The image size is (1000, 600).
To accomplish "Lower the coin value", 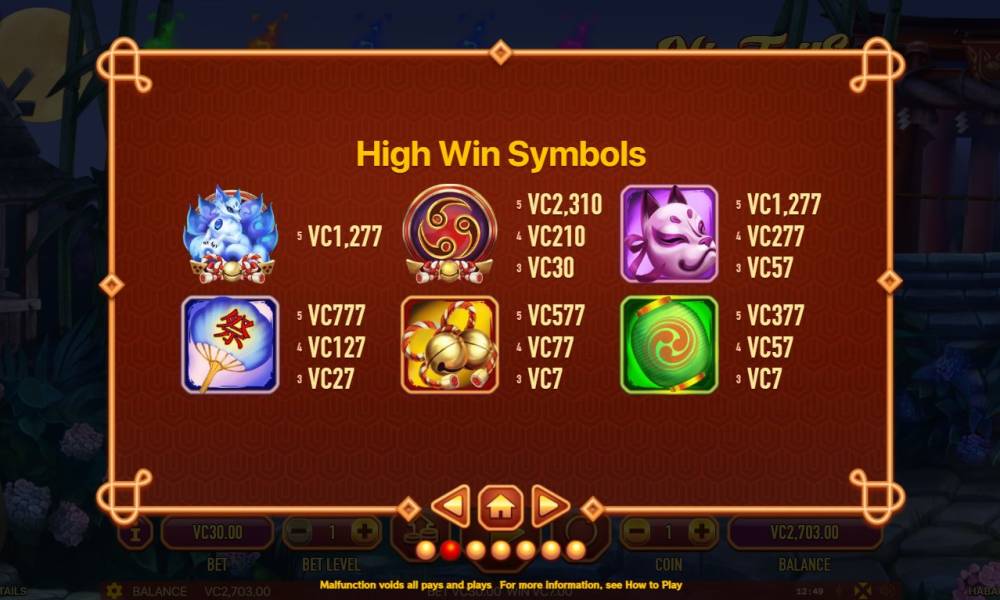I will (x=637, y=531).
